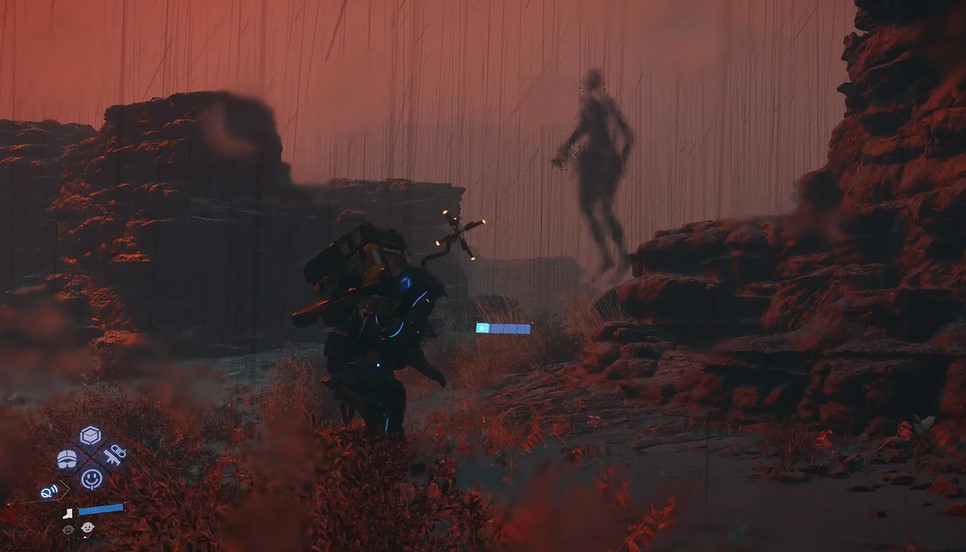Open the weapon and rope selector
Screen dimensions: 966x552
click(x=114, y=455)
